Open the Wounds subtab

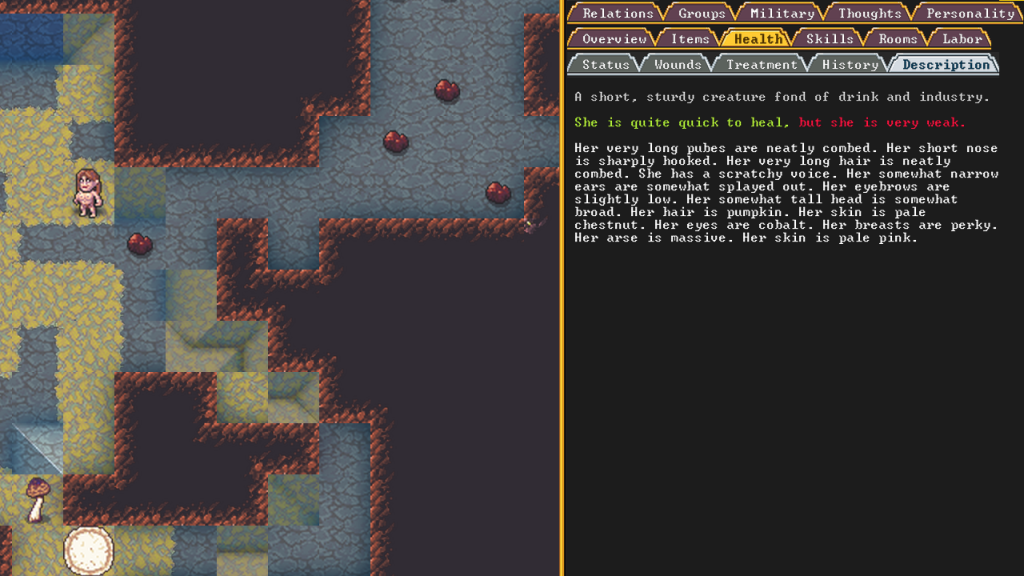[x=677, y=65]
